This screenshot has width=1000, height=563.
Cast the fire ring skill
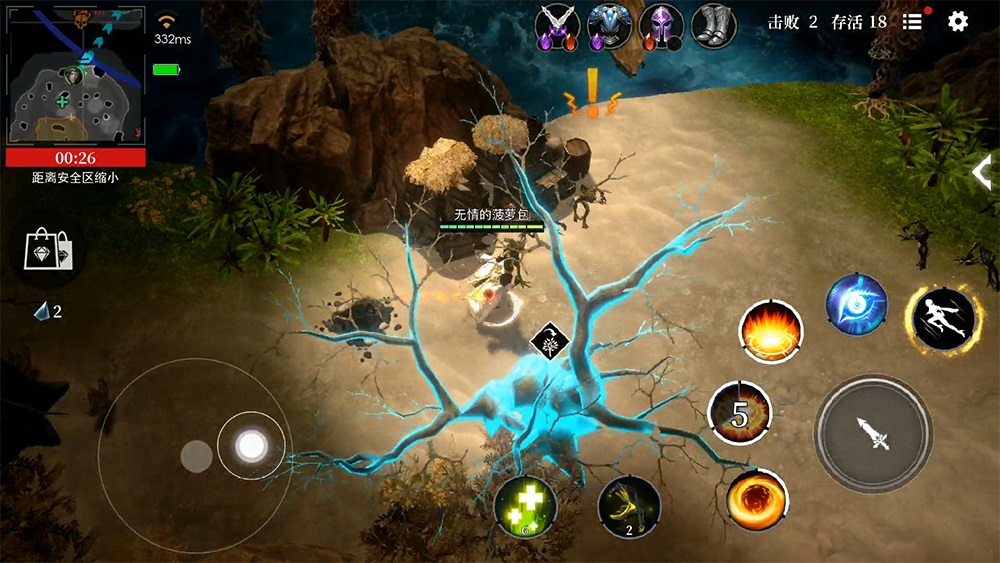coord(770,333)
